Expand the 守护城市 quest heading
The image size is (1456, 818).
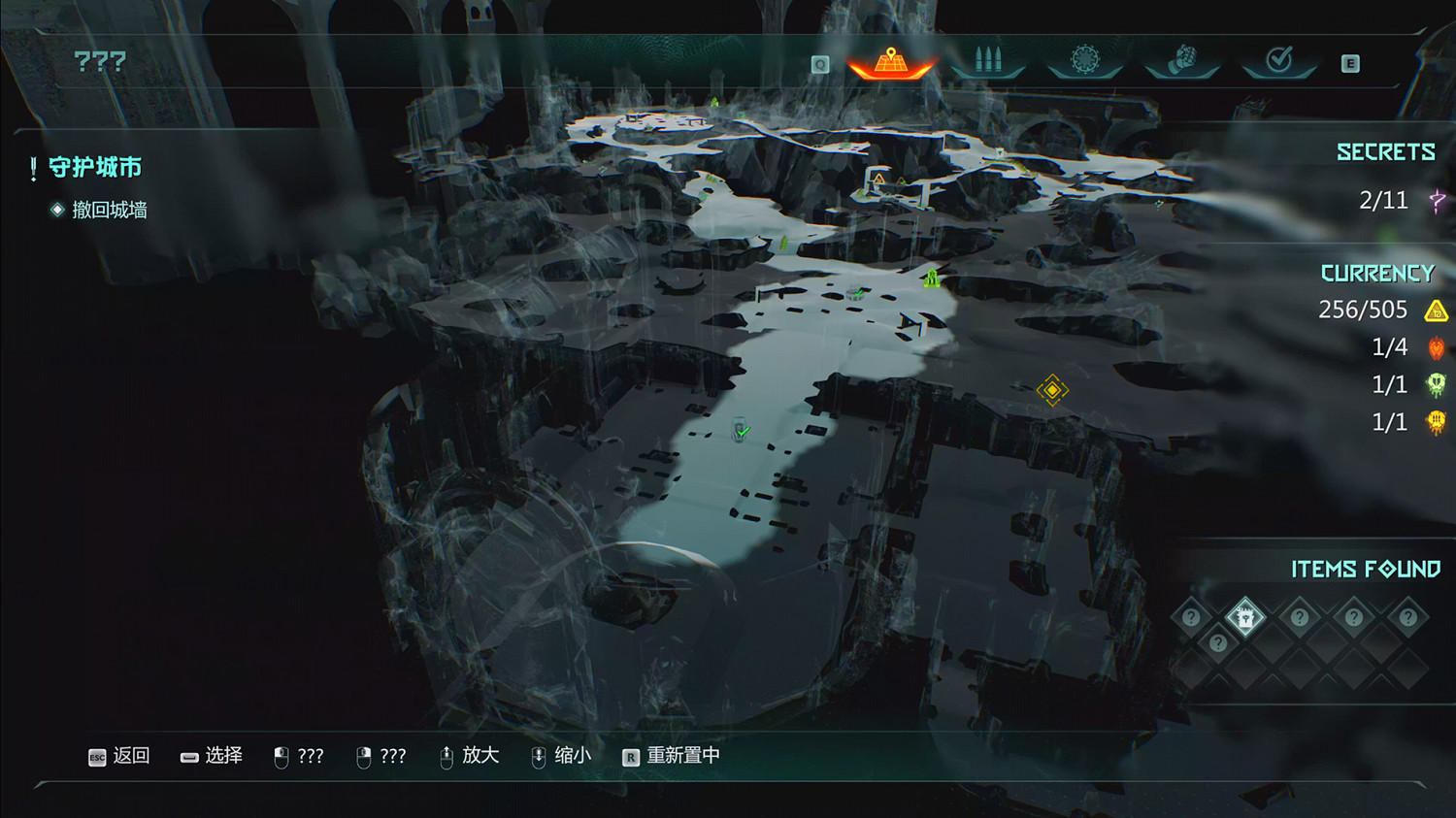[96, 167]
